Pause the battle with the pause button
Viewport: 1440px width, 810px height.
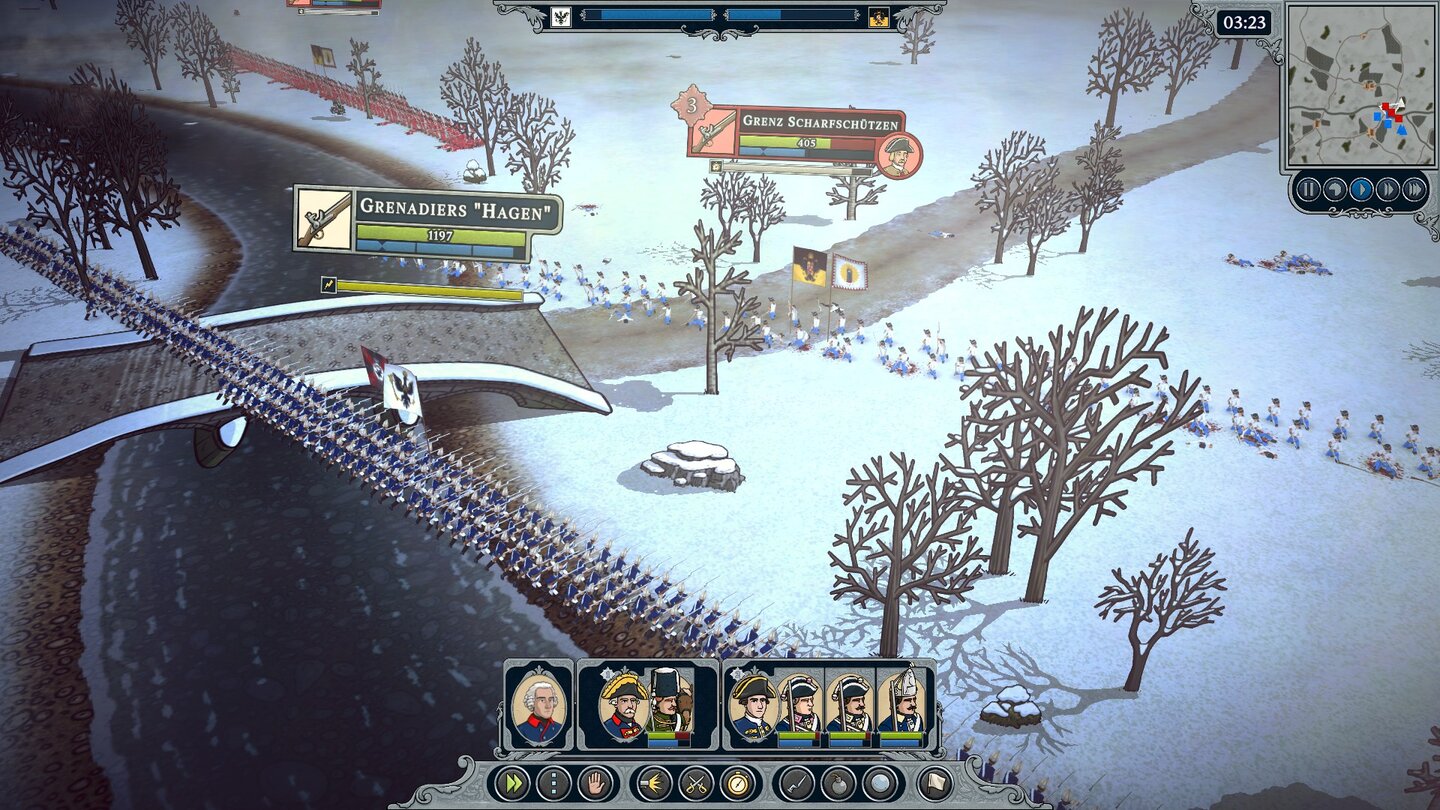coord(1308,189)
